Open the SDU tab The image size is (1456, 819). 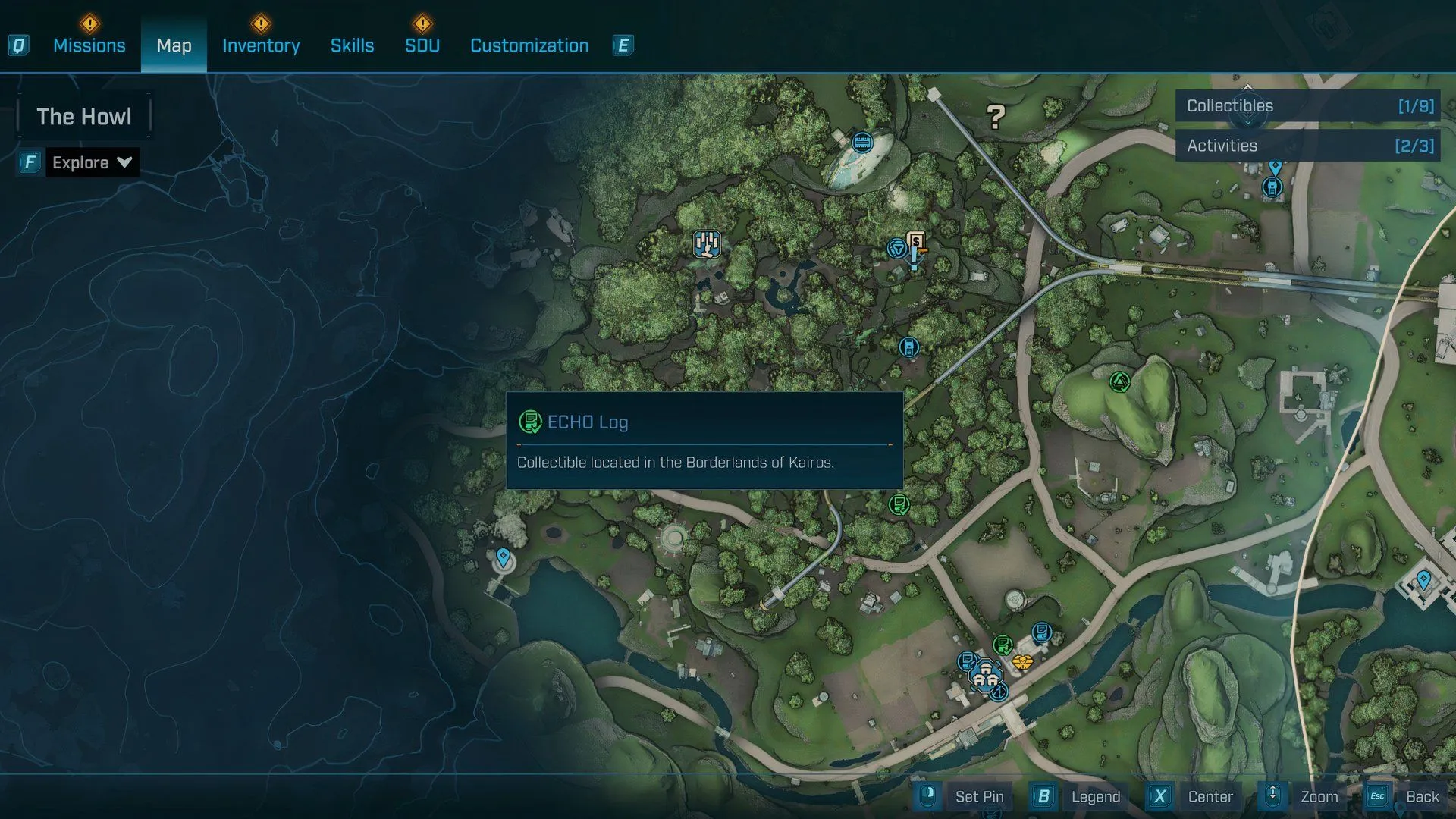pos(422,45)
